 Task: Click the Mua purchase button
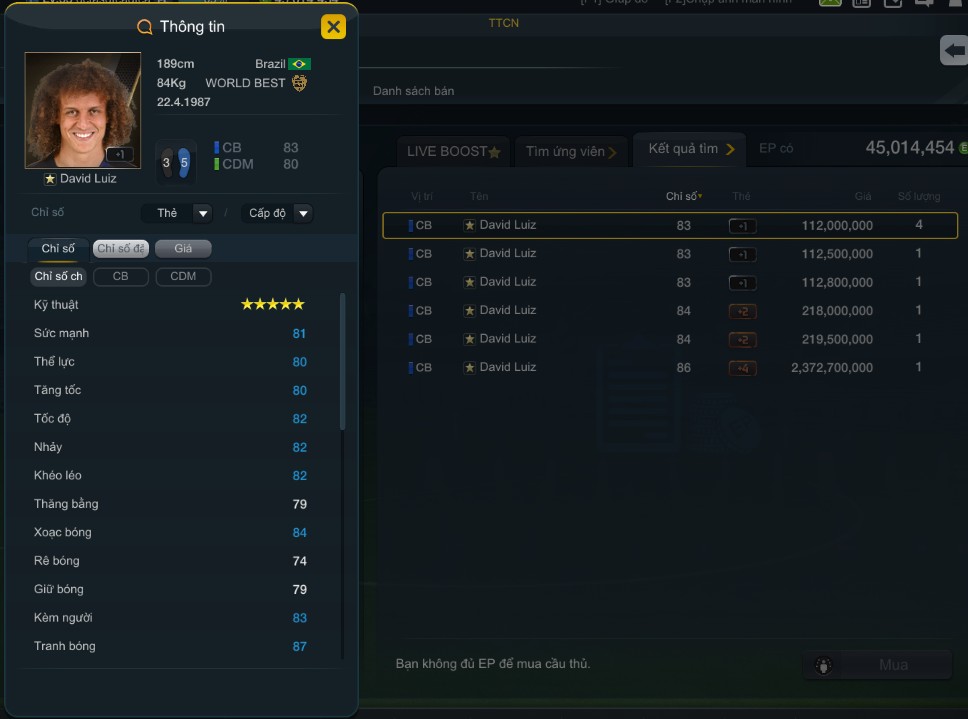pyautogui.click(x=878, y=665)
